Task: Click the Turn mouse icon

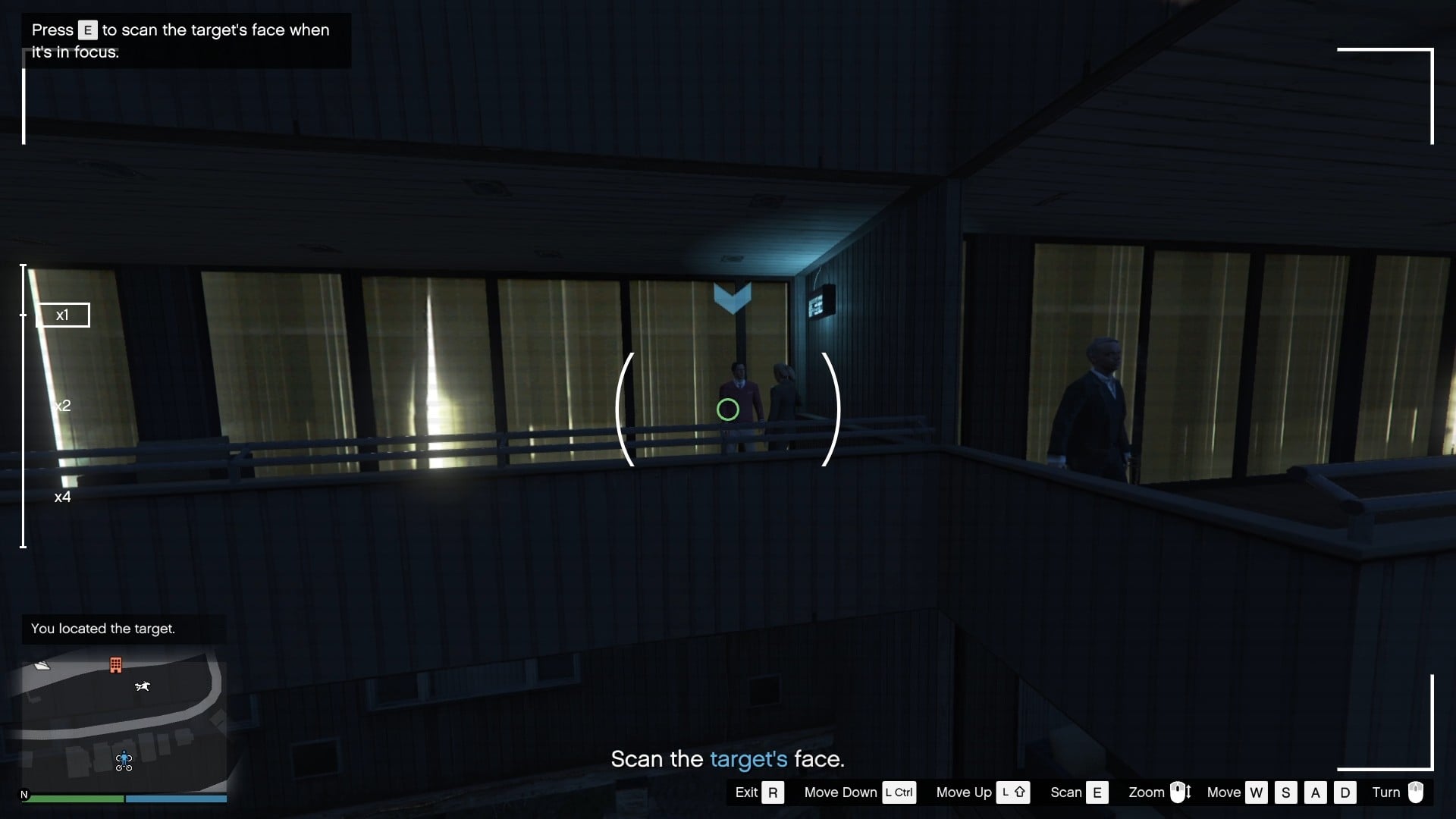Action: pyautogui.click(x=1417, y=792)
